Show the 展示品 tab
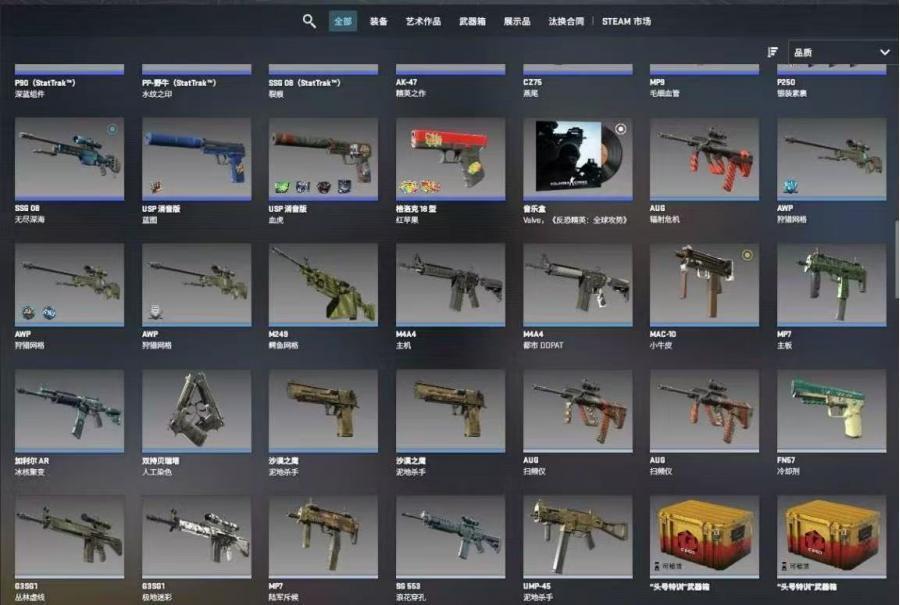Viewport: 900px width, 605px height. tap(517, 21)
